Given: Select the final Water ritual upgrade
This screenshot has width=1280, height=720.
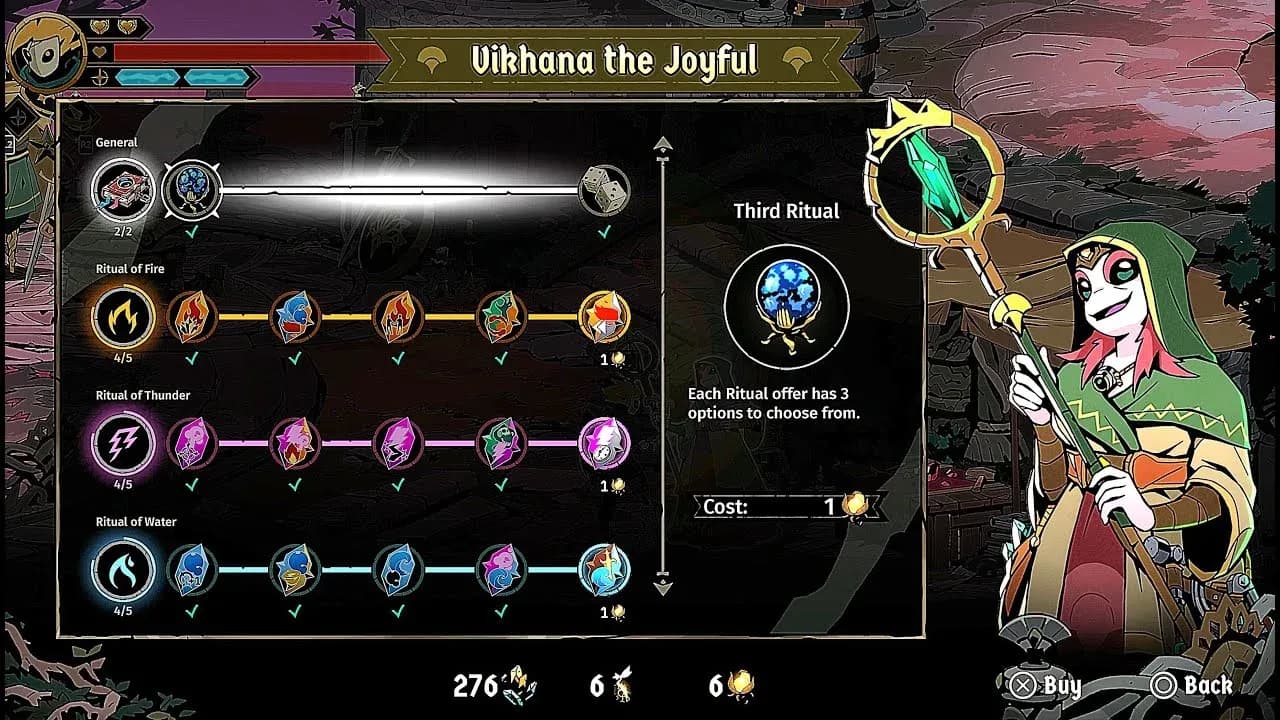Looking at the screenshot, I should click(x=603, y=570).
